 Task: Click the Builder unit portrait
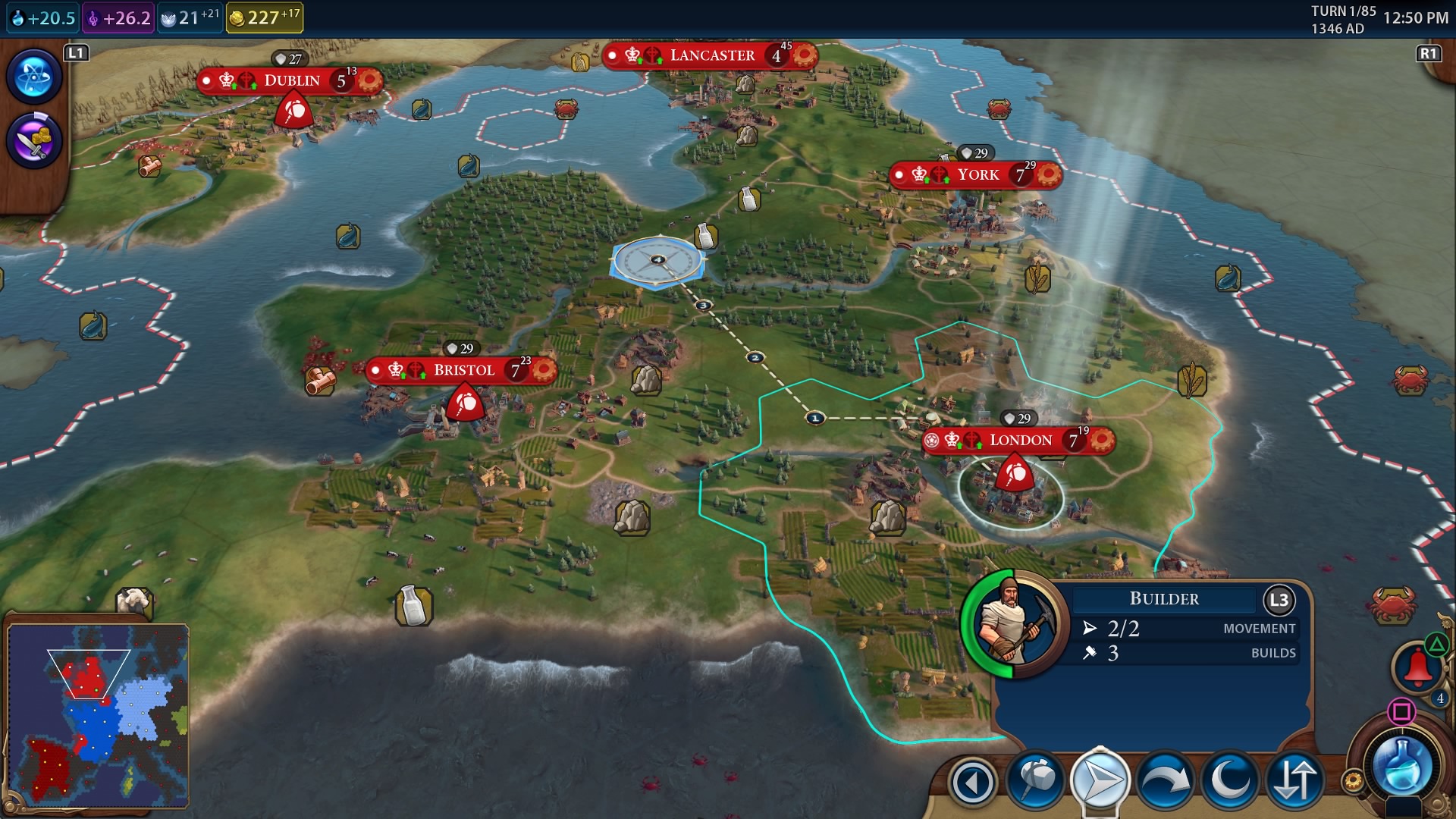[x=1013, y=623]
